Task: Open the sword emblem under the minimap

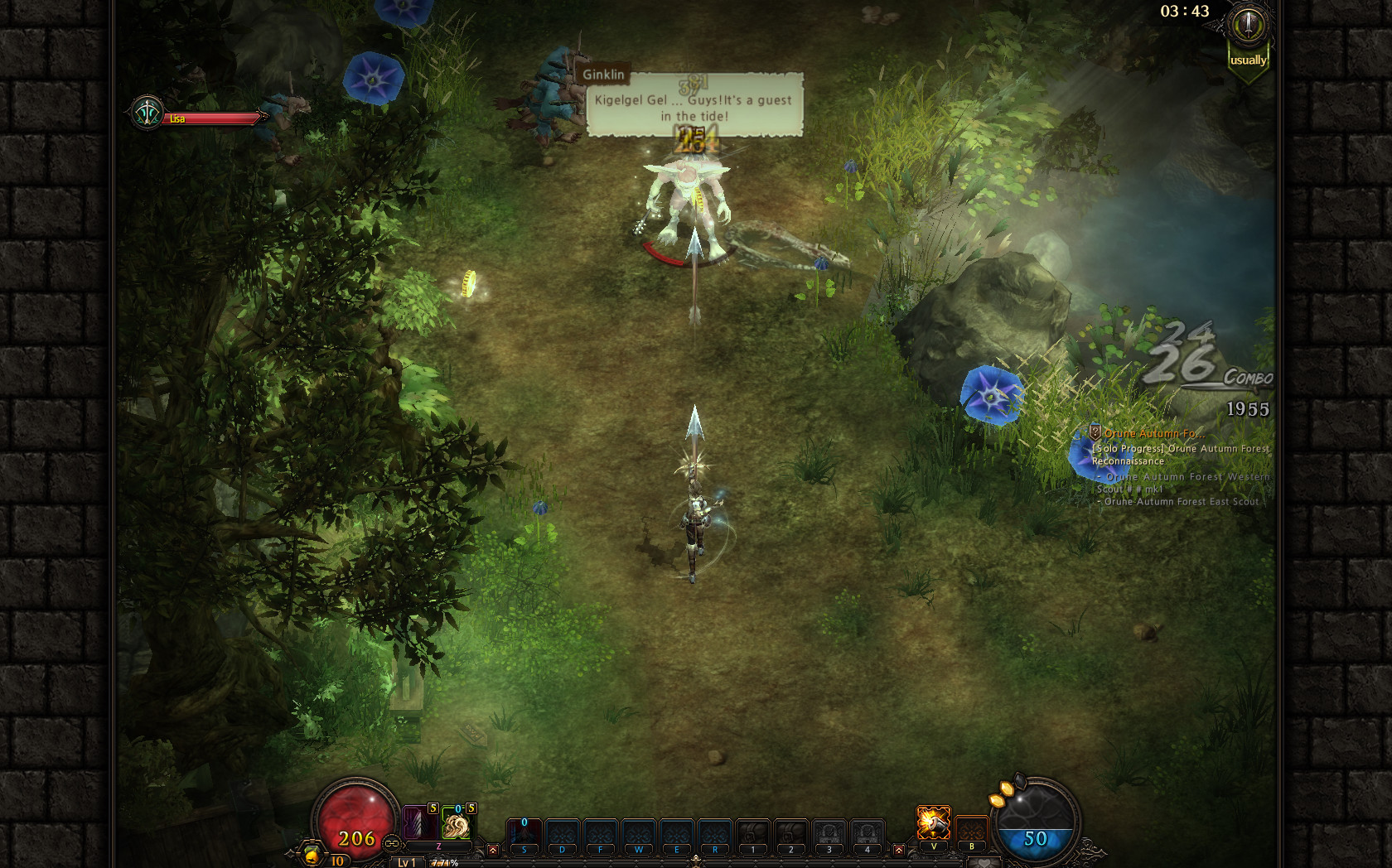Action: (x=1245, y=25)
